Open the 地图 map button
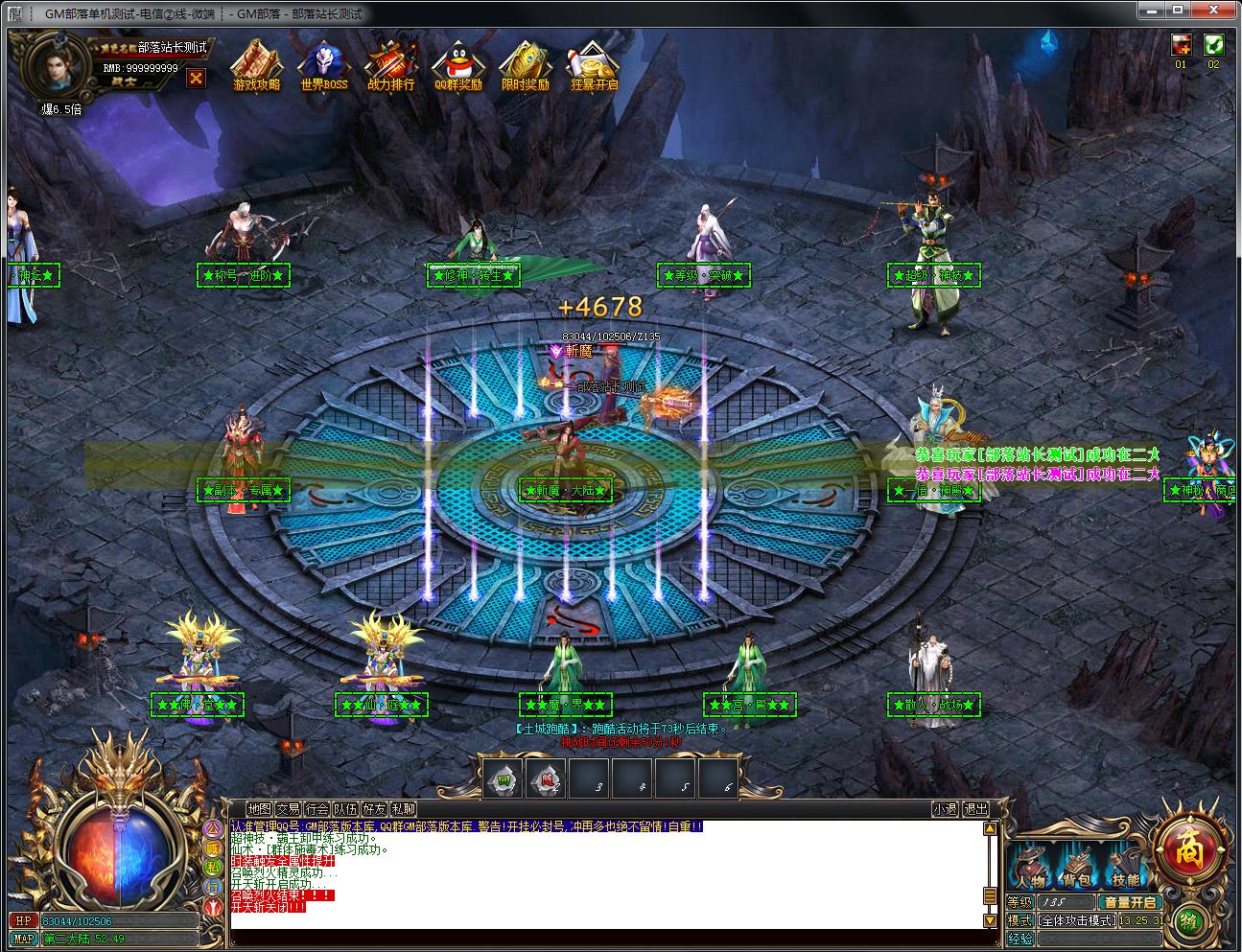This screenshot has width=1242, height=952. pos(259,809)
